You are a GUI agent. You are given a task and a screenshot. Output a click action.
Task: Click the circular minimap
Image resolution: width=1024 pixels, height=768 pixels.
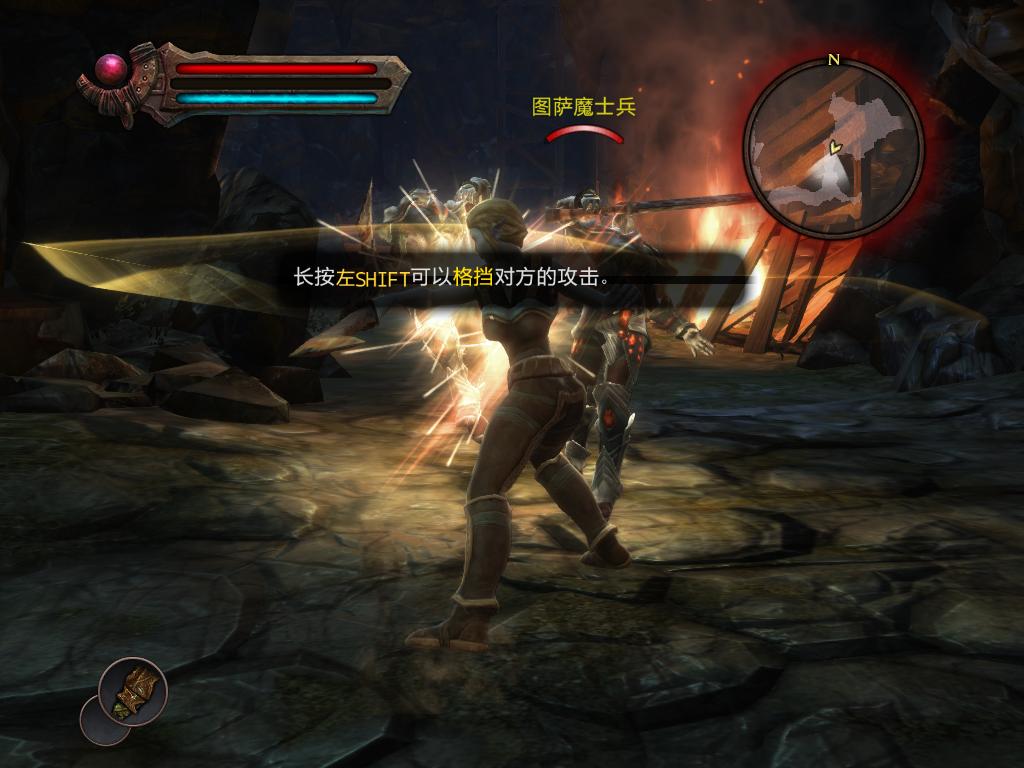click(x=833, y=148)
